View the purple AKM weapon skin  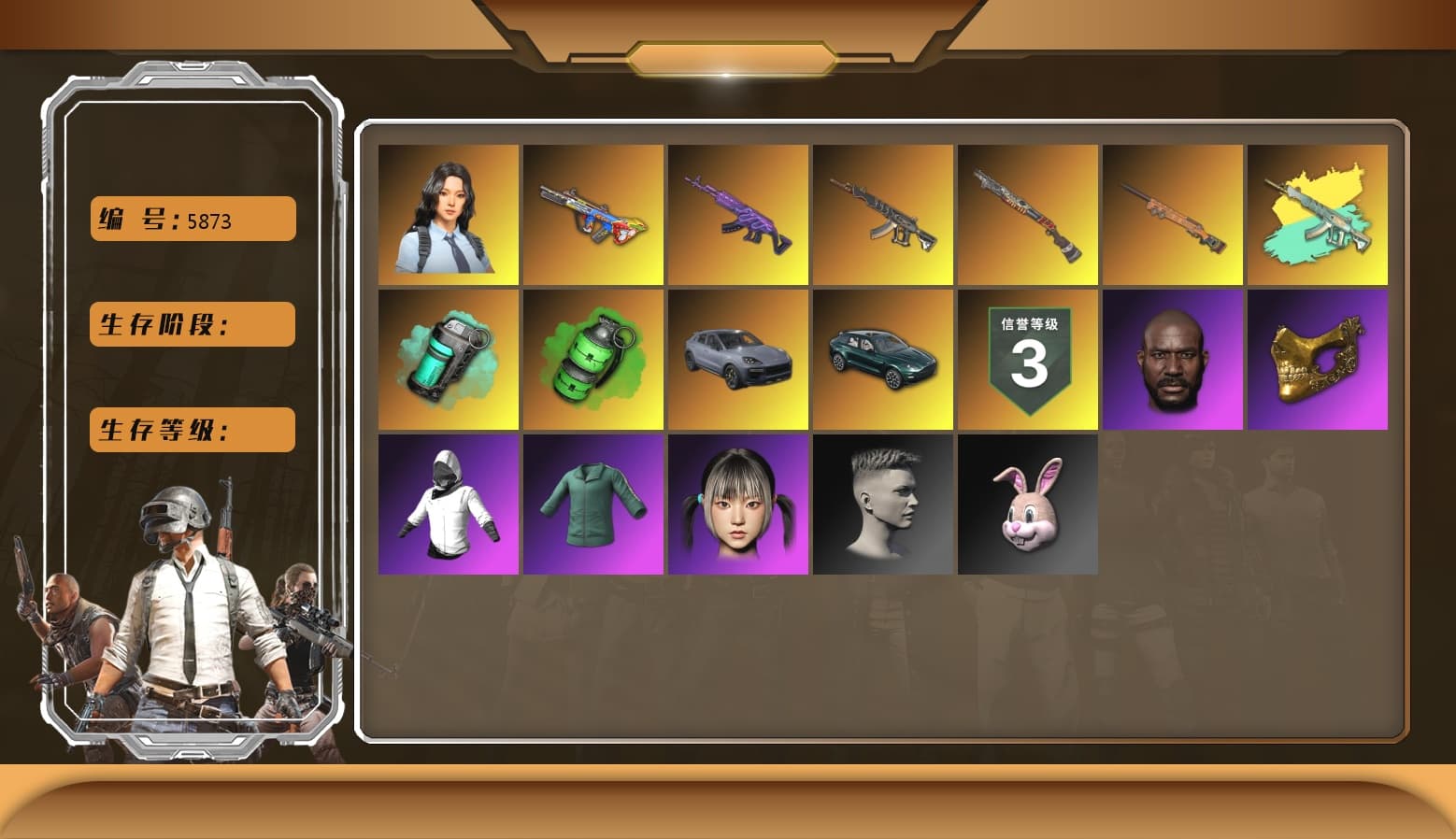point(737,213)
